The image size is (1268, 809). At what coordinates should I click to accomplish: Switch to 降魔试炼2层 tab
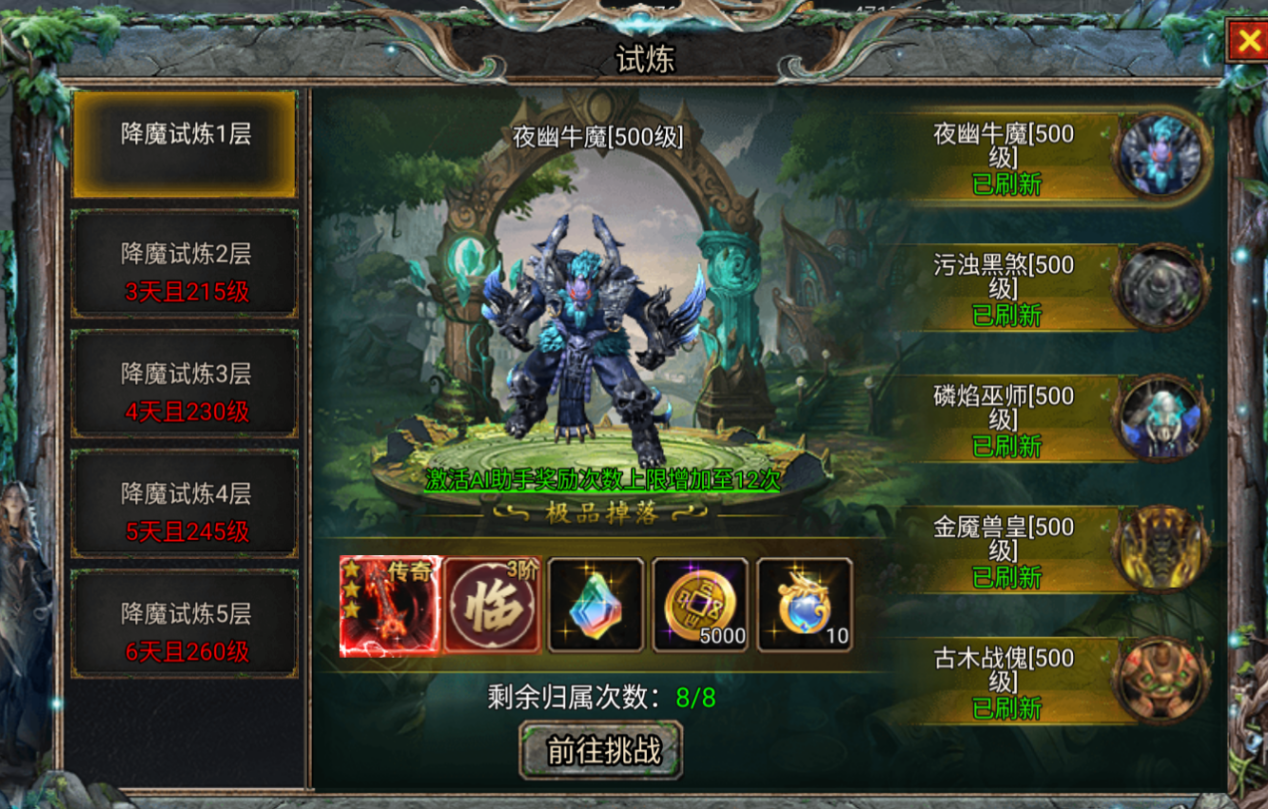coord(185,265)
